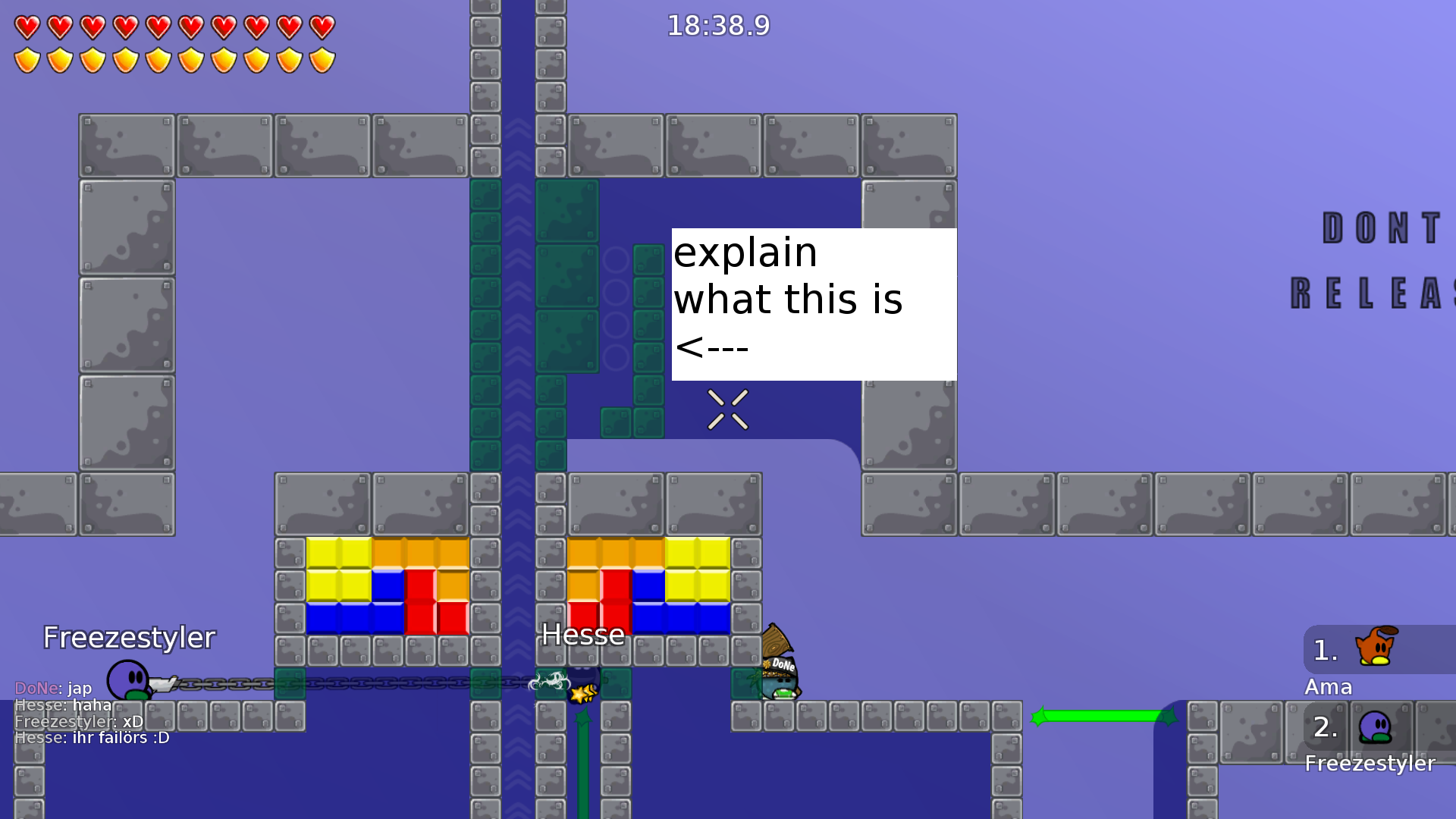
Task: Click the white explanation note box
Action: pos(813,302)
